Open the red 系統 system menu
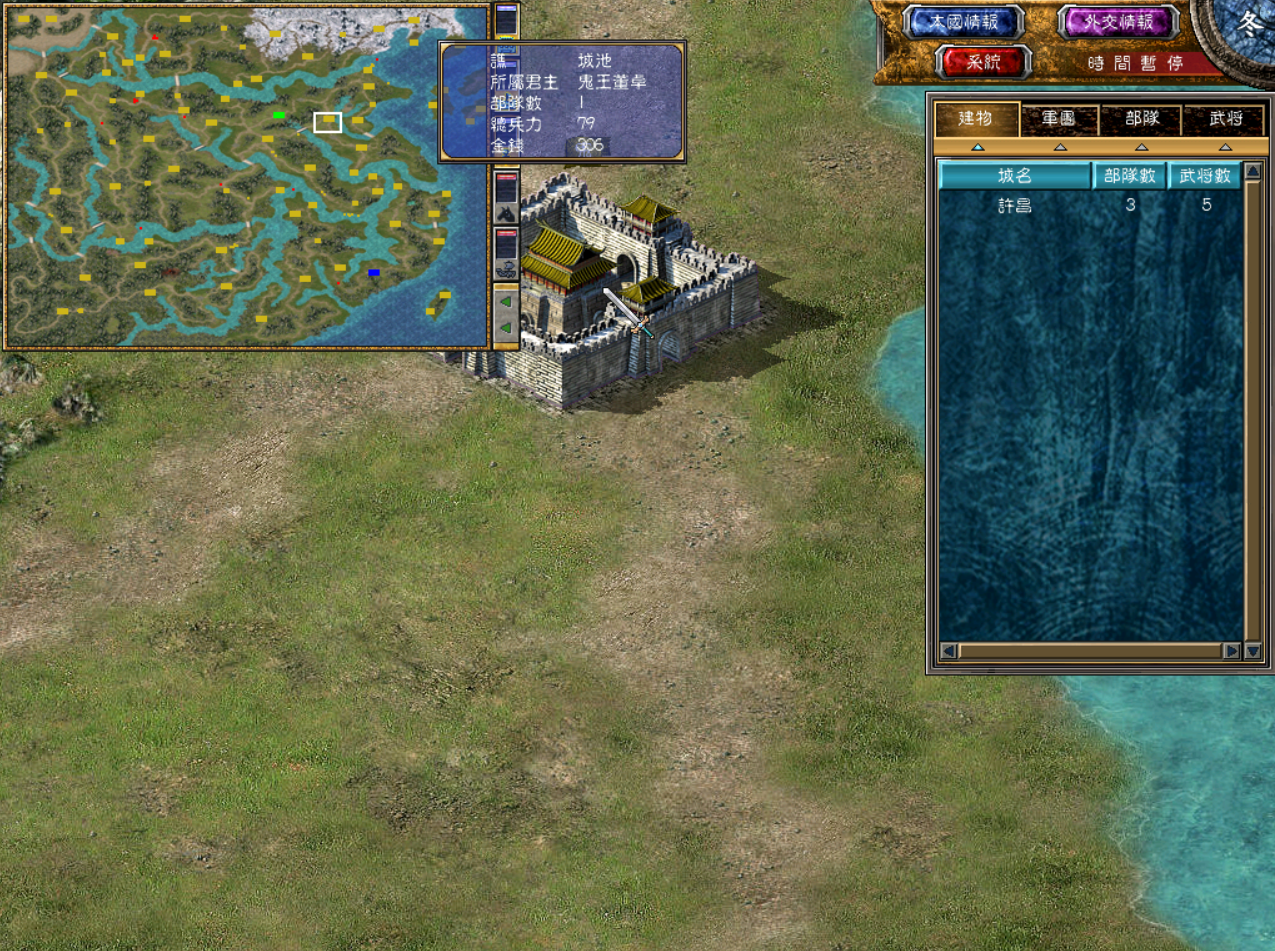Image resolution: width=1275 pixels, height=951 pixels. pos(983,62)
